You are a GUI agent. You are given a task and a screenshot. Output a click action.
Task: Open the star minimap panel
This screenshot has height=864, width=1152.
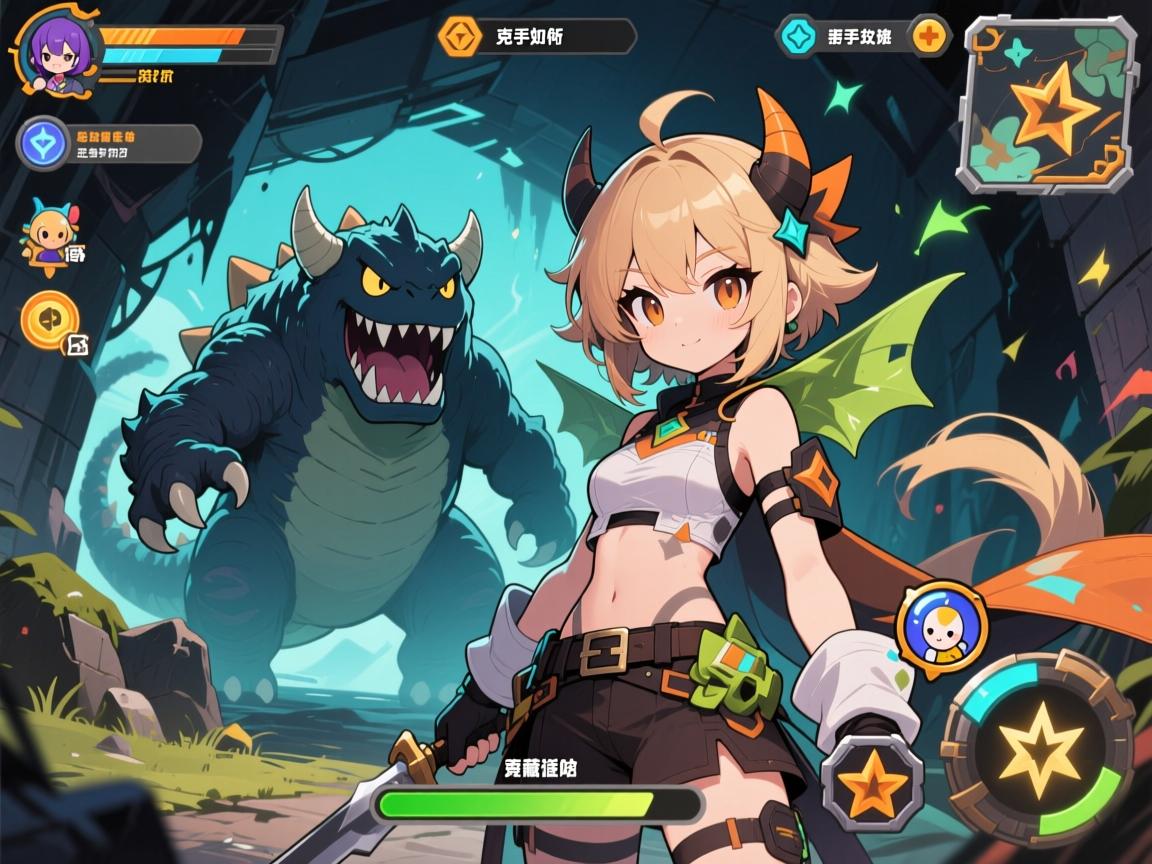coord(1048,104)
